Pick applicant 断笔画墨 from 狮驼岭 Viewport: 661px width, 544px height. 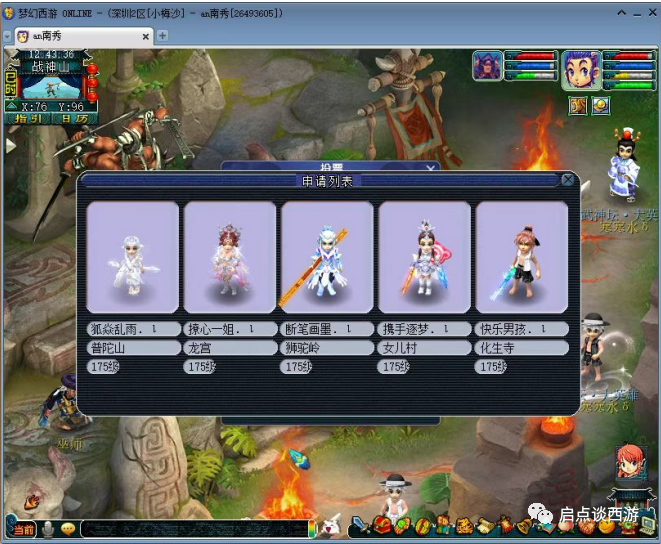tap(326, 258)
